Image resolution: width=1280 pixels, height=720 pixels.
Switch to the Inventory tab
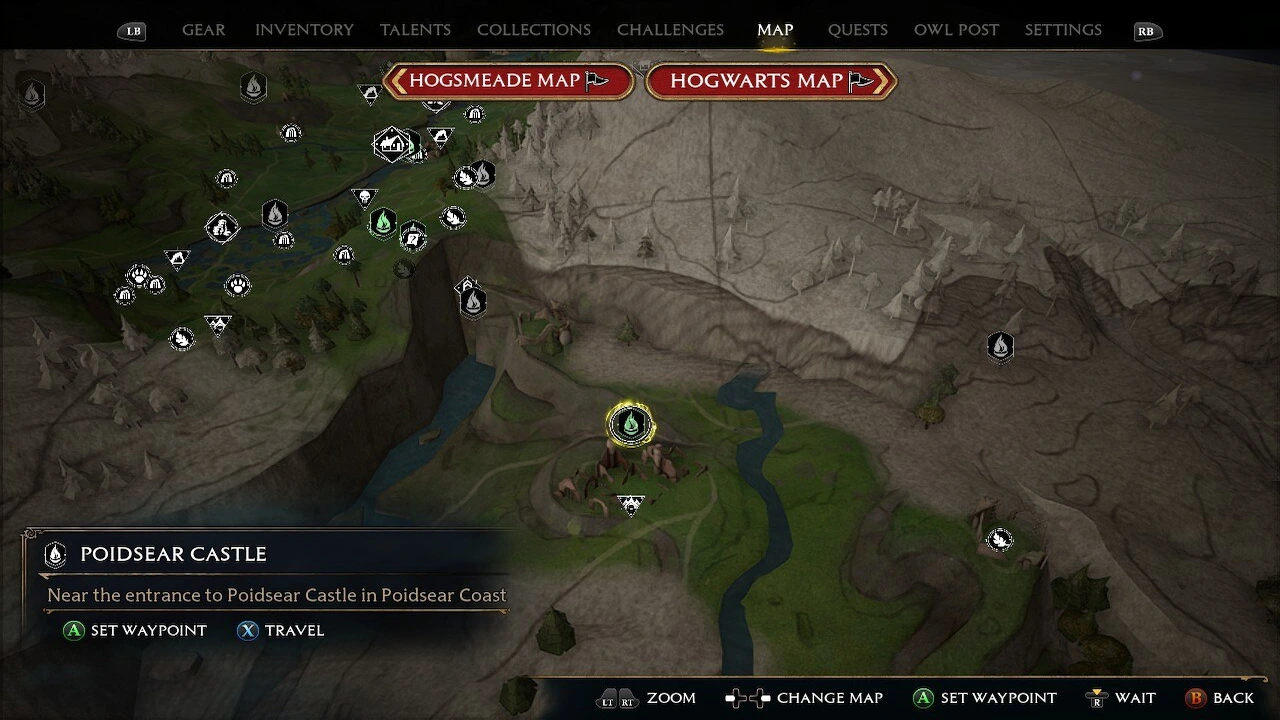(x=304, y=30)
